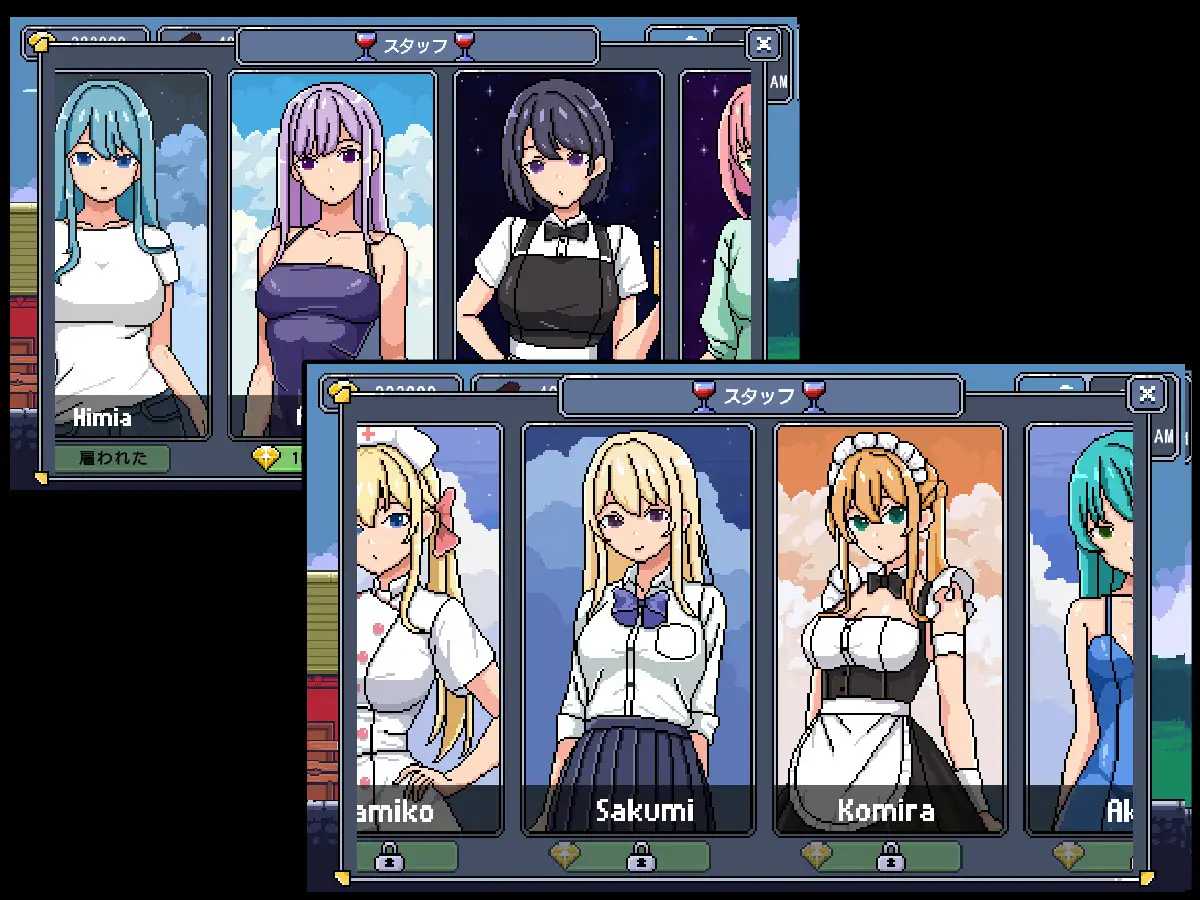Close the lower staff window

click(x=1146, y=394)
